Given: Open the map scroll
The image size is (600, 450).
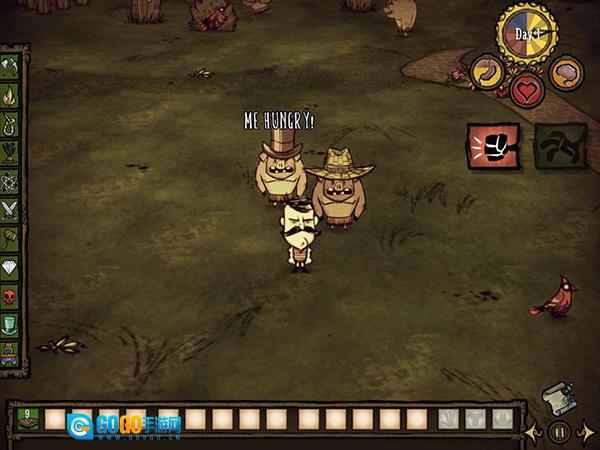Looking at the screenshot, I should pos(556,398).
